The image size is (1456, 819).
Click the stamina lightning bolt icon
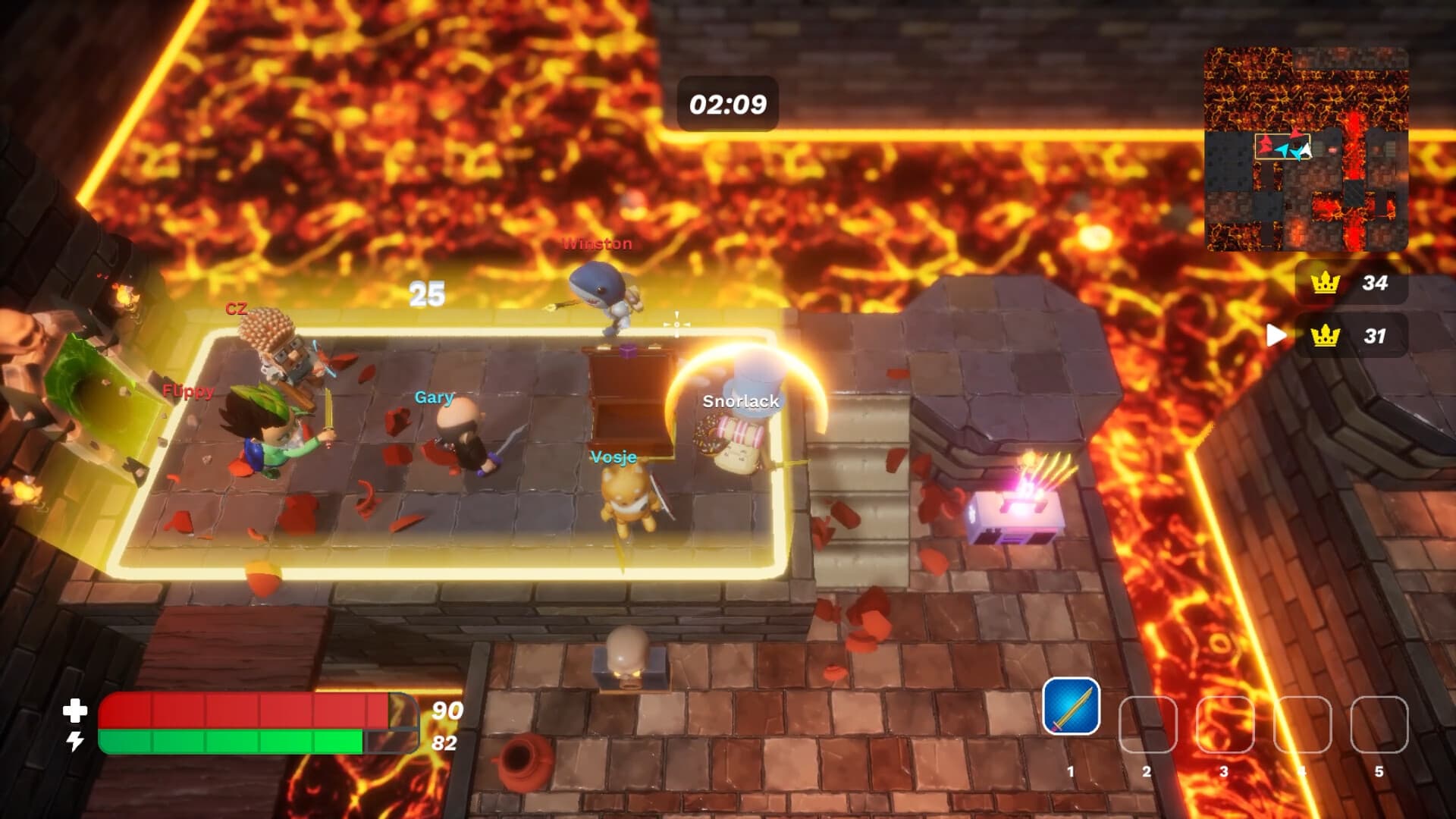click(74, 741)
